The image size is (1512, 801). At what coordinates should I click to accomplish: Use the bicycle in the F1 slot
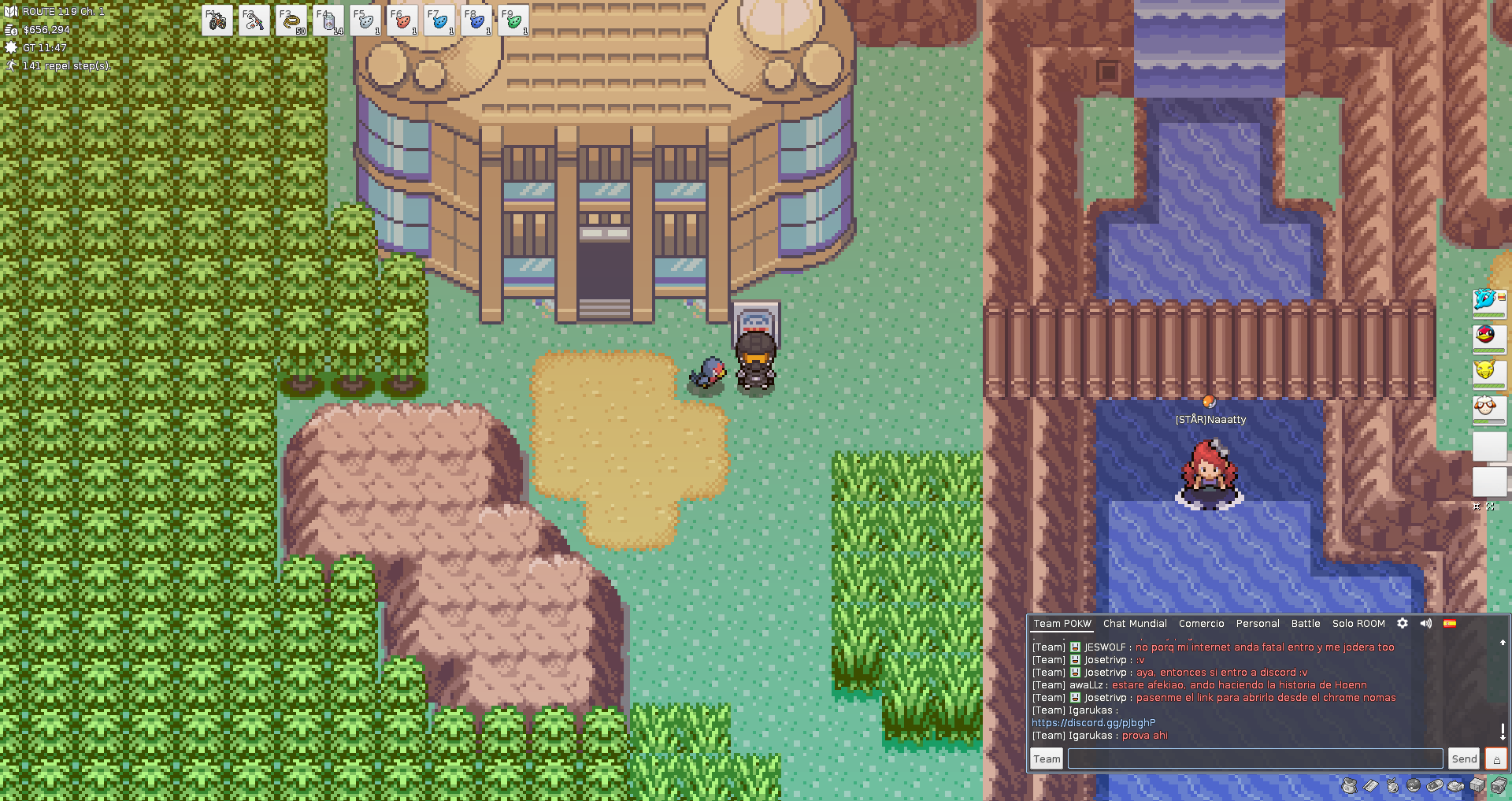pyautogui.click(x=217, y=20)
